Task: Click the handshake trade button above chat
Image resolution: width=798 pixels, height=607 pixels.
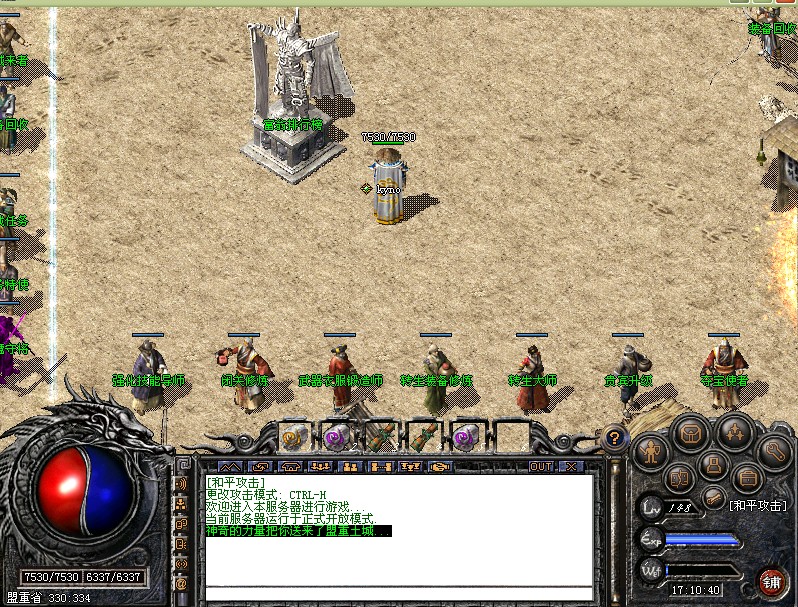Action: pyautogui.click(x=440, y=466)
